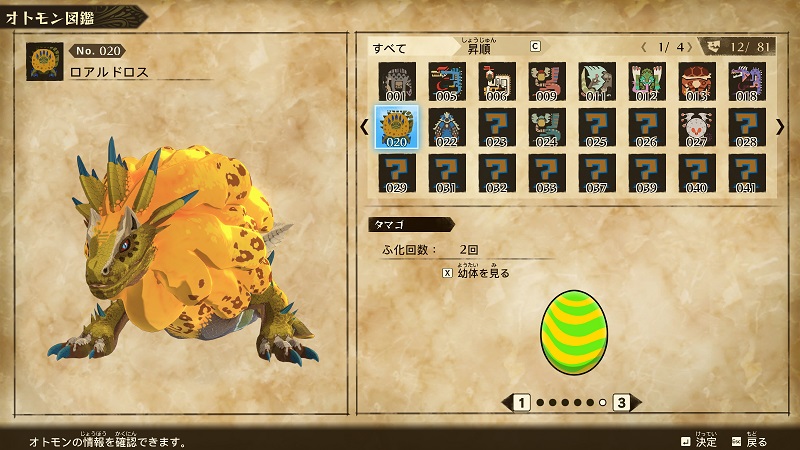Choose monster entry No. 018
The image size is (800, 450).
[x=747, y=81]
